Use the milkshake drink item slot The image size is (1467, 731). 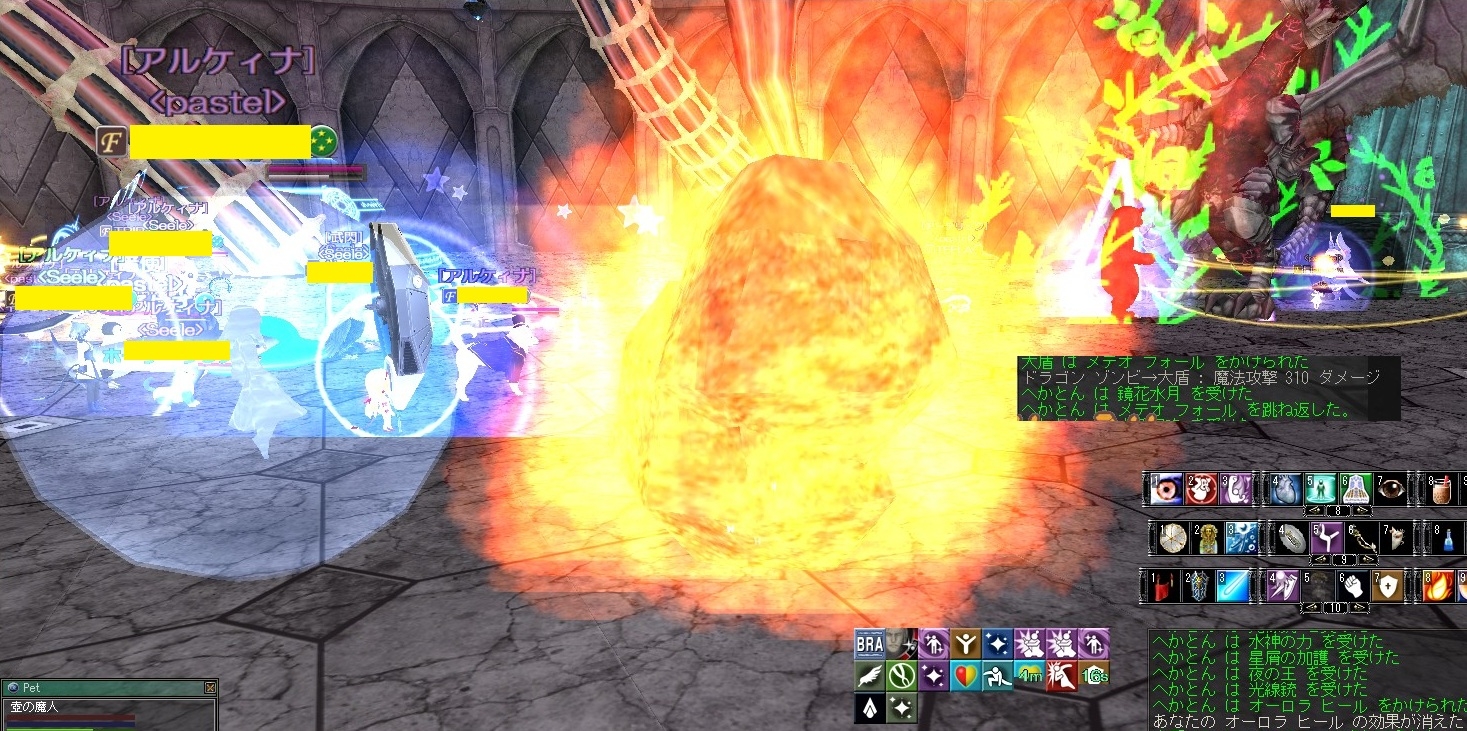(x=1442, y=488)
